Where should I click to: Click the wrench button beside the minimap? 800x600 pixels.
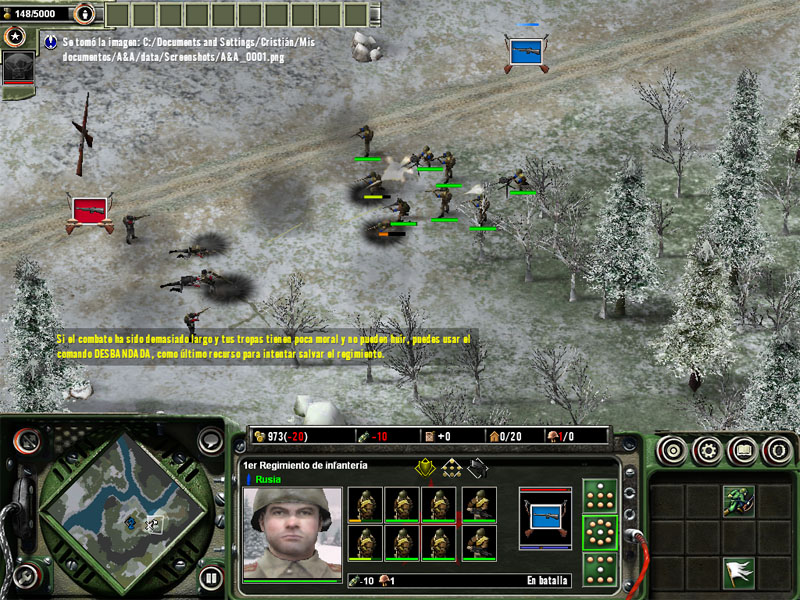click(27, 576)
